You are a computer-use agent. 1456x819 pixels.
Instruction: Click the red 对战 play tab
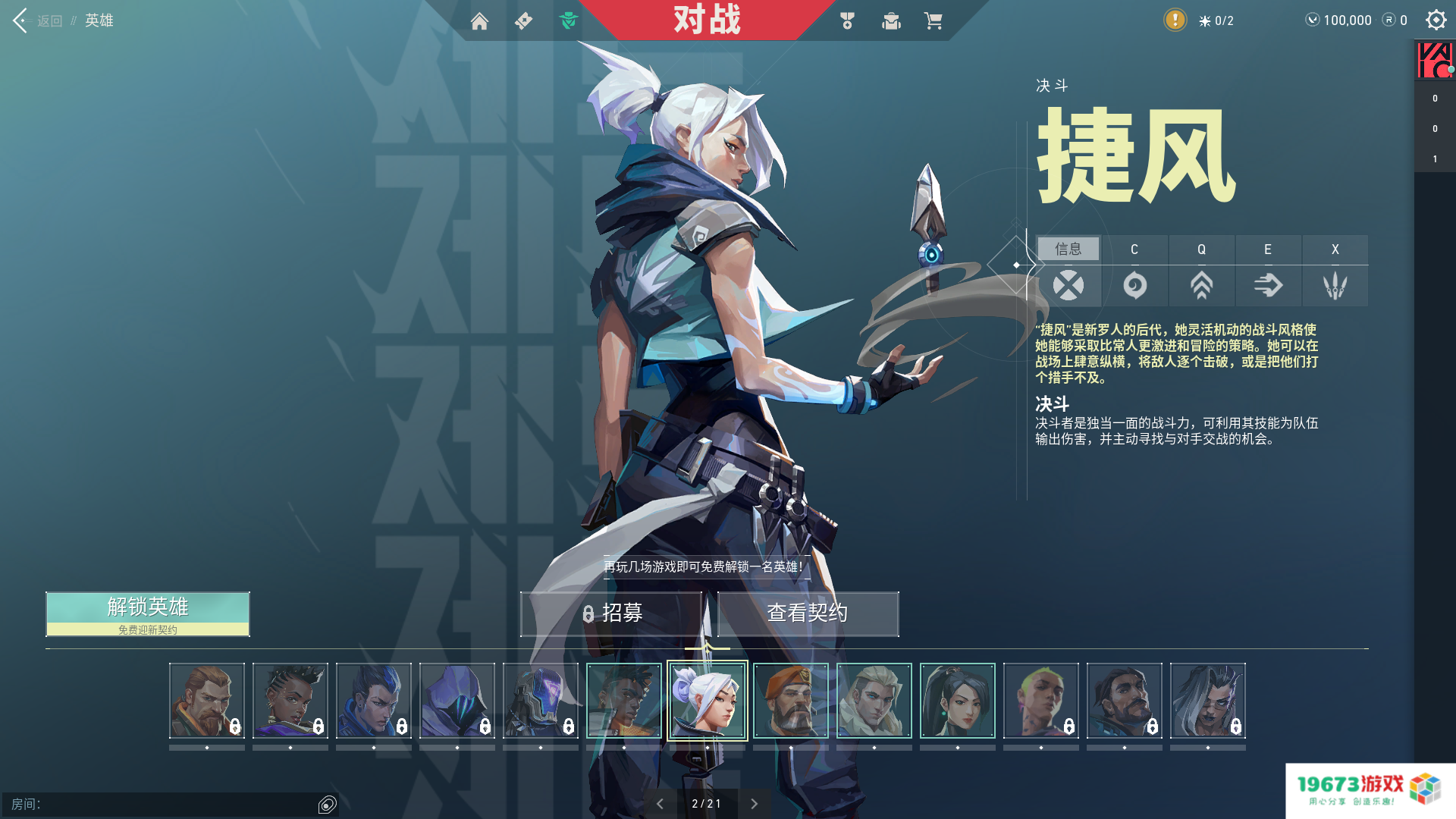click(707, 20)
